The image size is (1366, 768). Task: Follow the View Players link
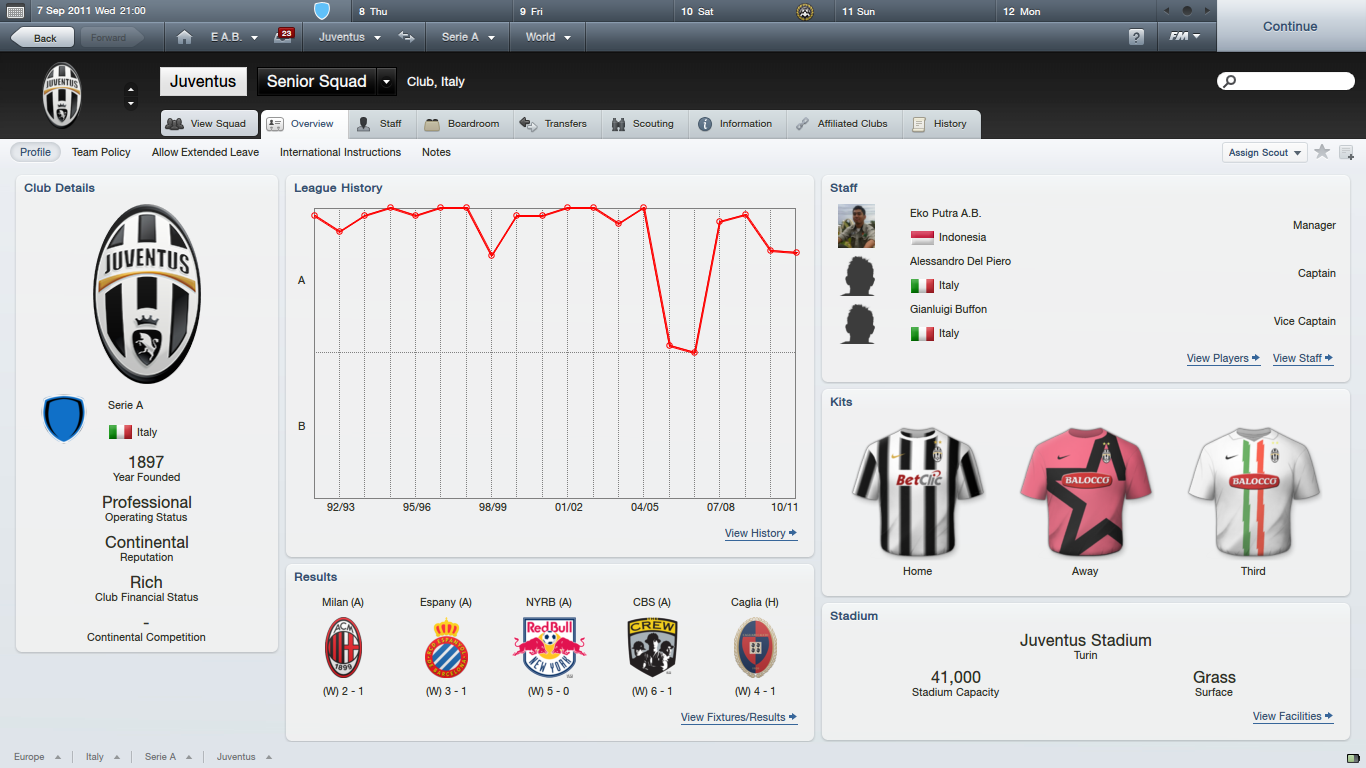pos(1223,359)
